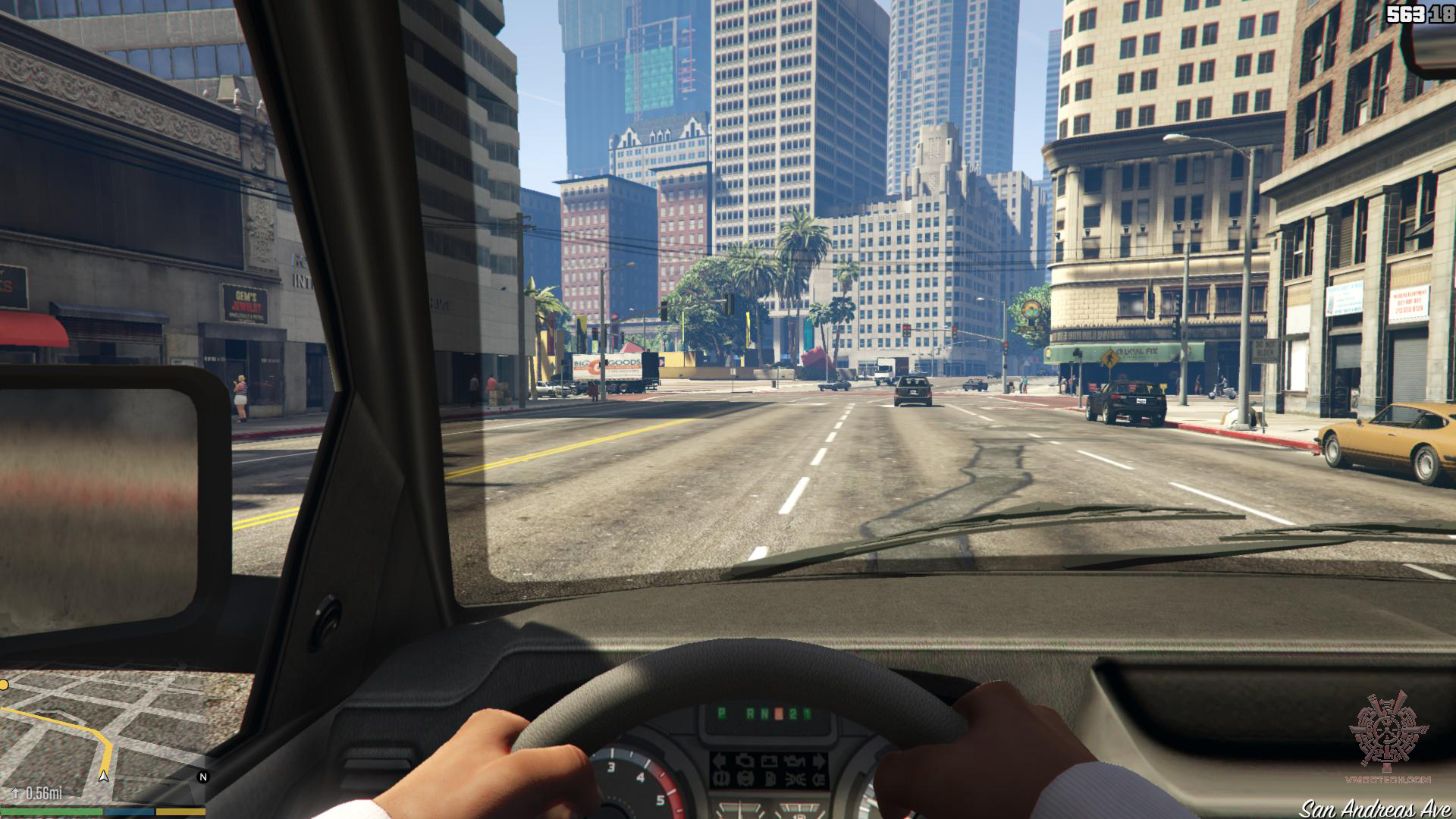Select the yellow objective blip on minimap
Viewport: 1456px width, 819px height.
[4, 686]
